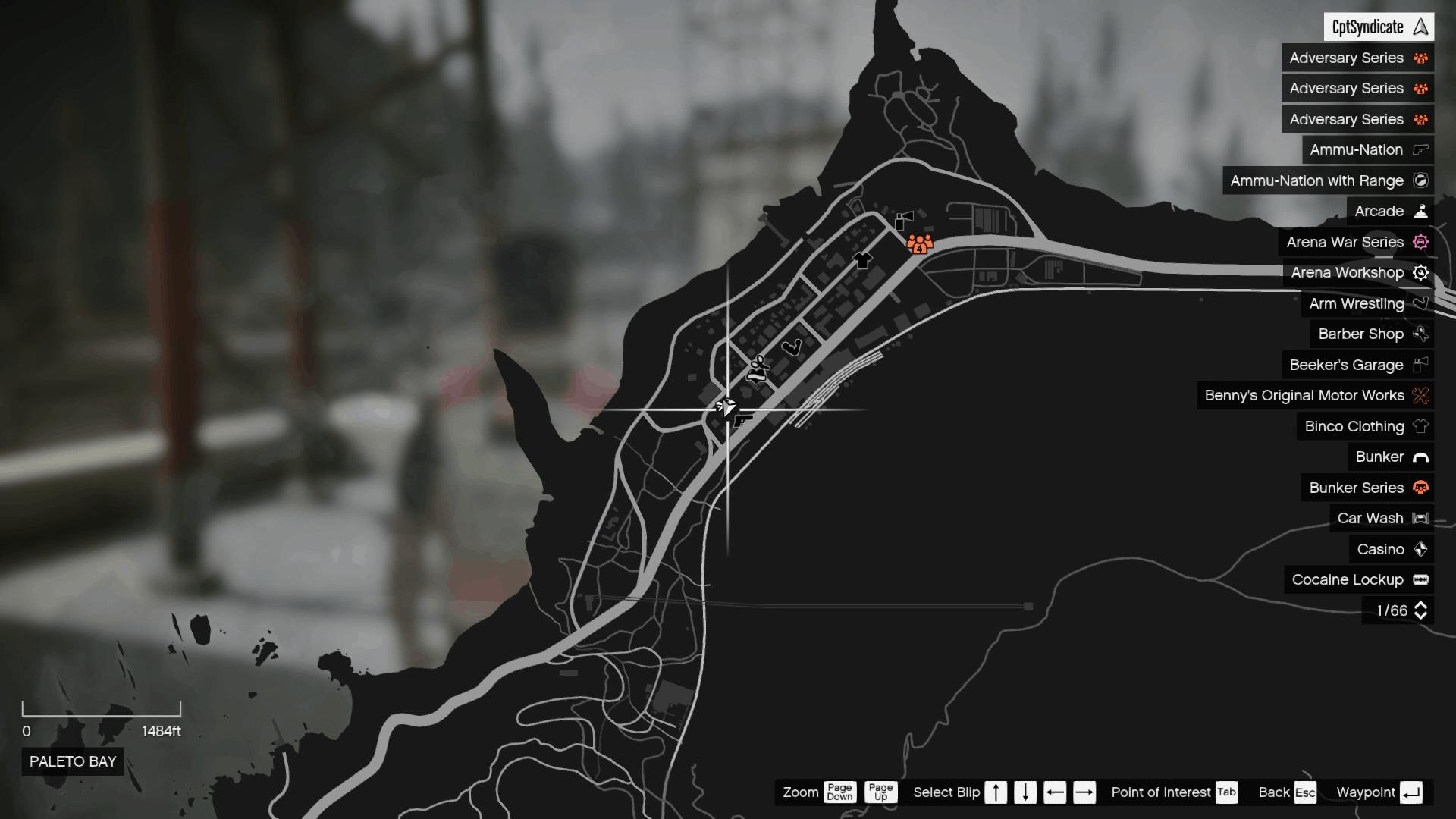Click the Car Wash icon
Screen dimensions: 1456x819
1420,518
